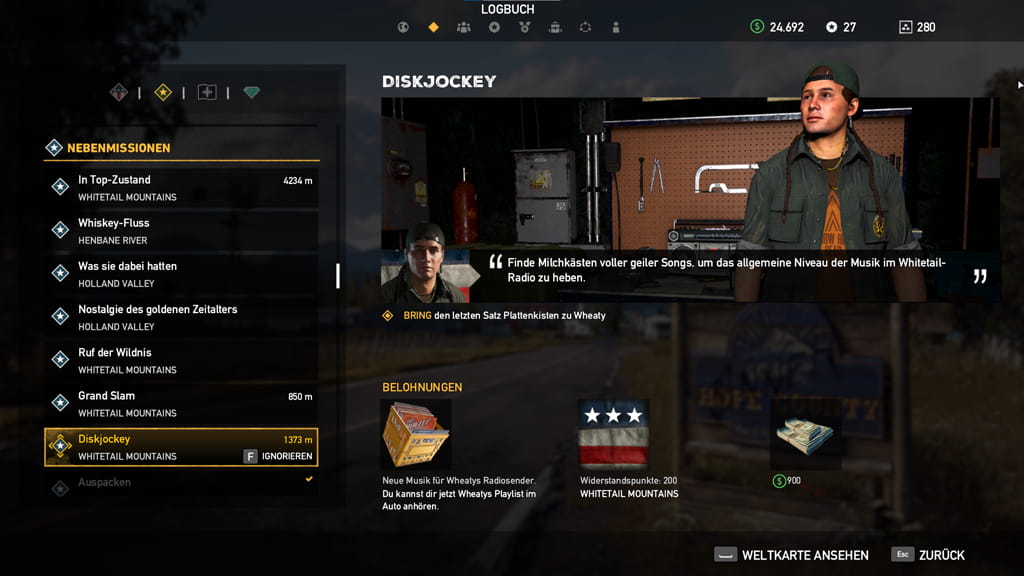Screen dimensions: 1024x576
Task: Open the briefcase inventory tab
Action: [555, 27]
